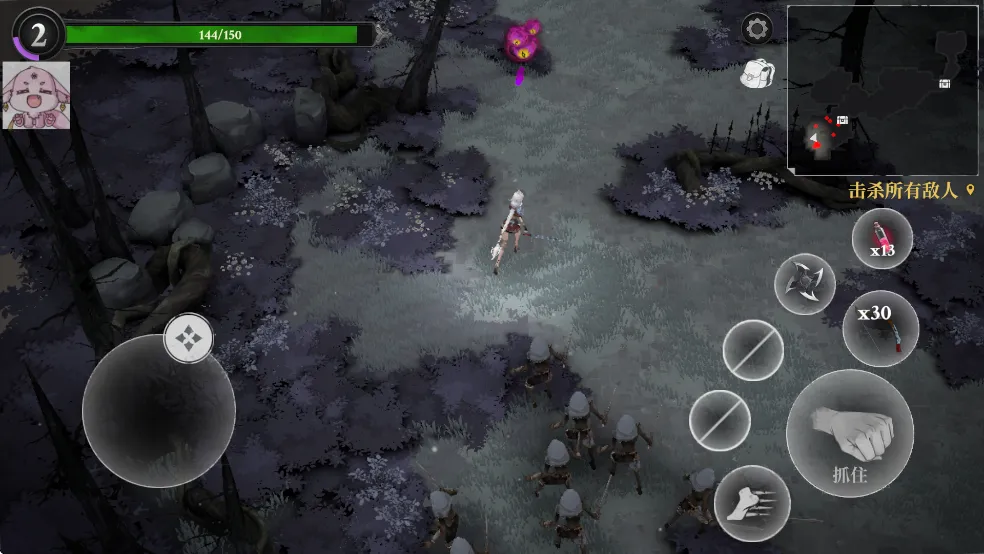Tap the large virtual joystick pad
The image size is (984, 554).
click(x=158, y=410)
